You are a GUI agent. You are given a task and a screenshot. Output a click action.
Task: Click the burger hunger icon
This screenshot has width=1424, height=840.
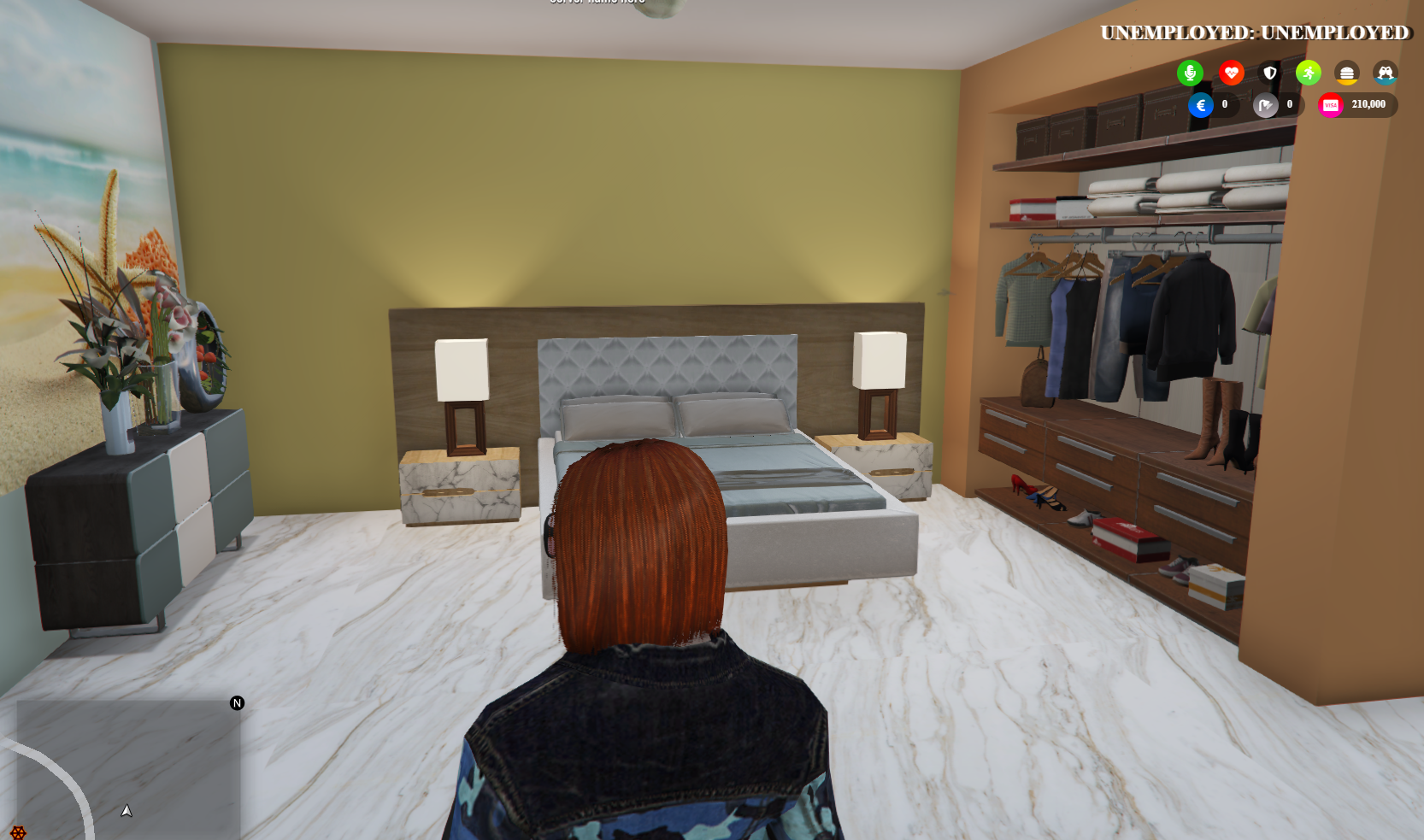tap(1346, 73)
